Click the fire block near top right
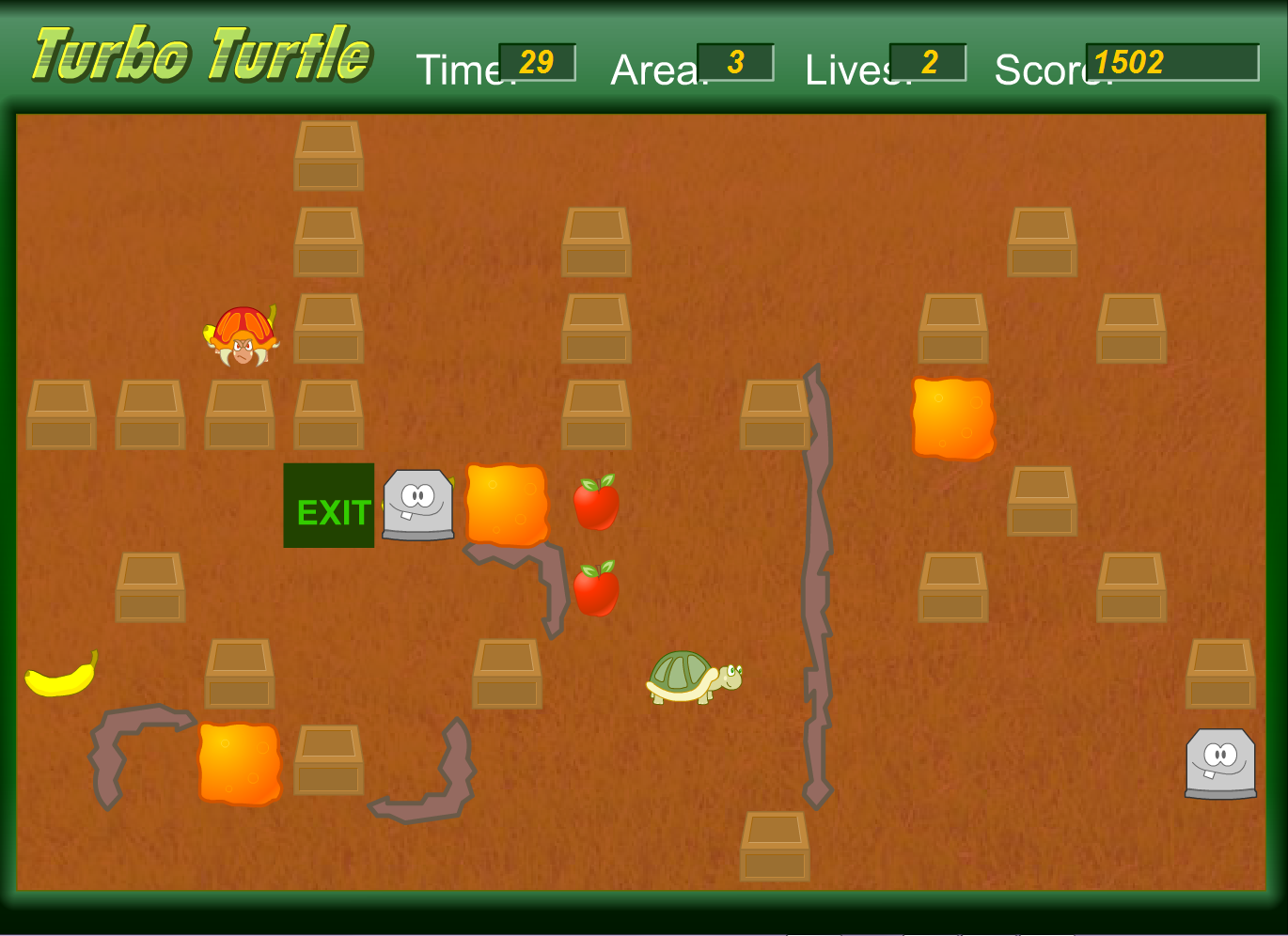The image size is (1288, 936). (x=953, y=417)
